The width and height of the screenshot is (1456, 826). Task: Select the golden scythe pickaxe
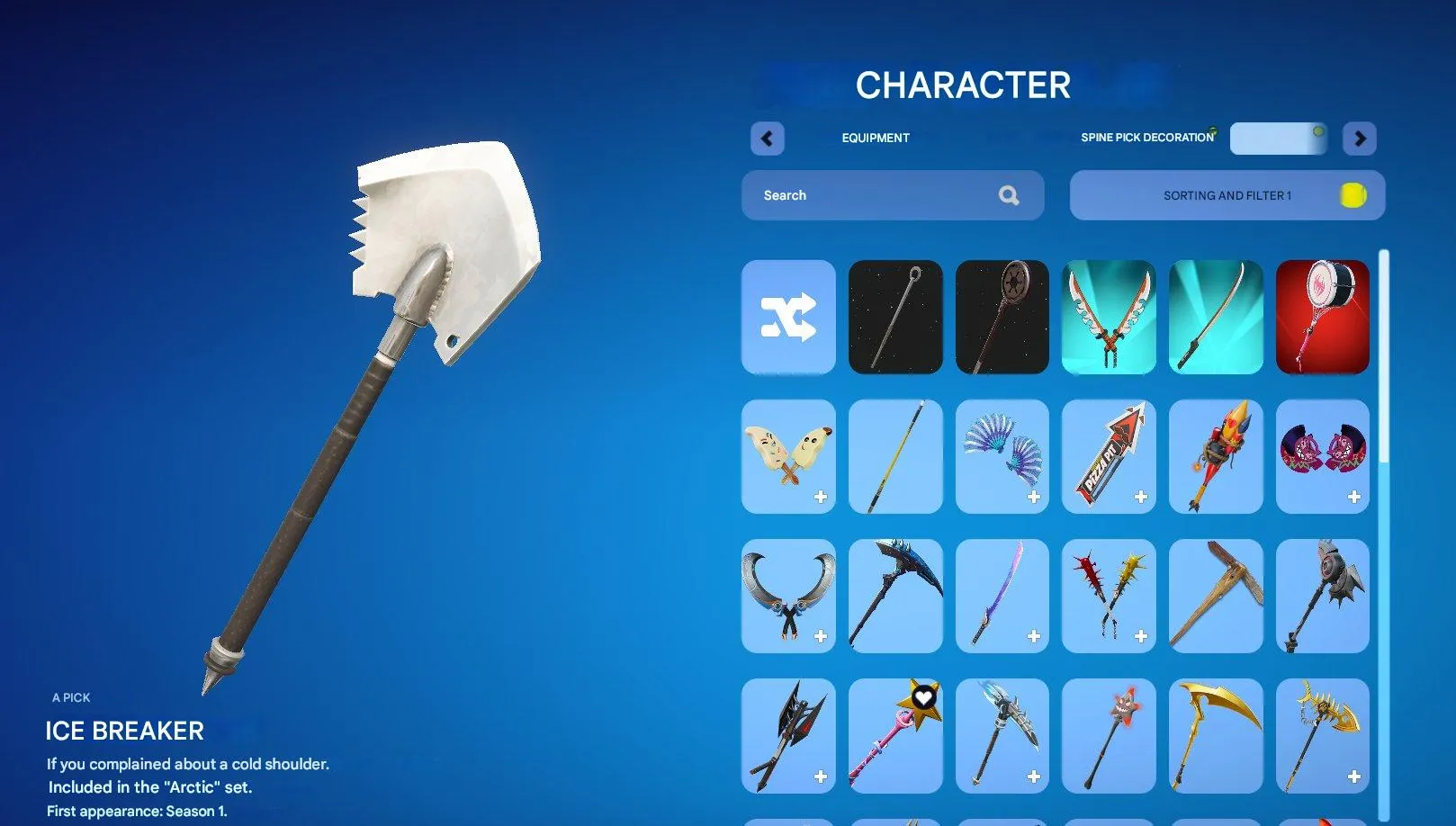[x=1215, y=735]
